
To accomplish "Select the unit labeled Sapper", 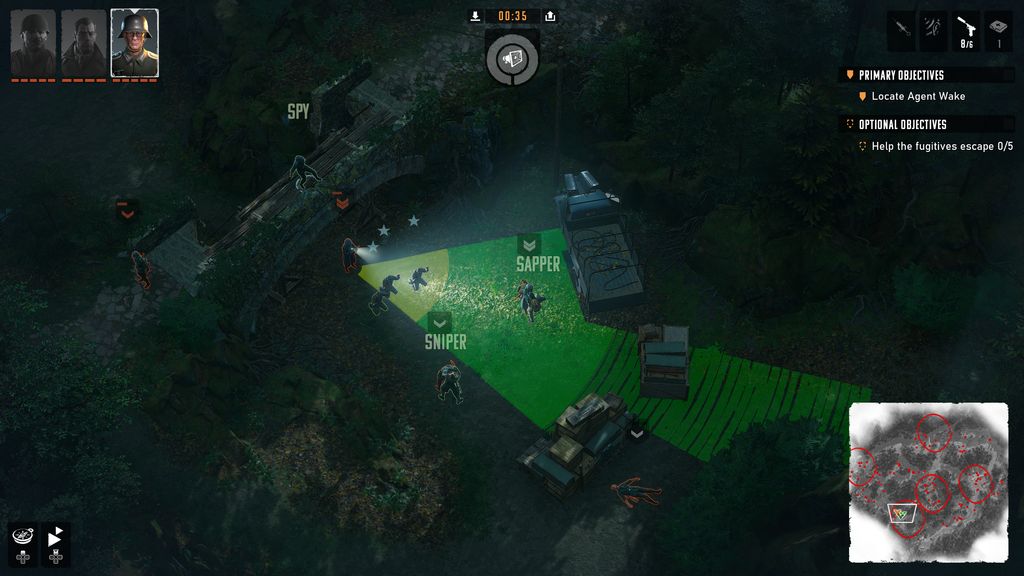I will [x=527, y=296].
